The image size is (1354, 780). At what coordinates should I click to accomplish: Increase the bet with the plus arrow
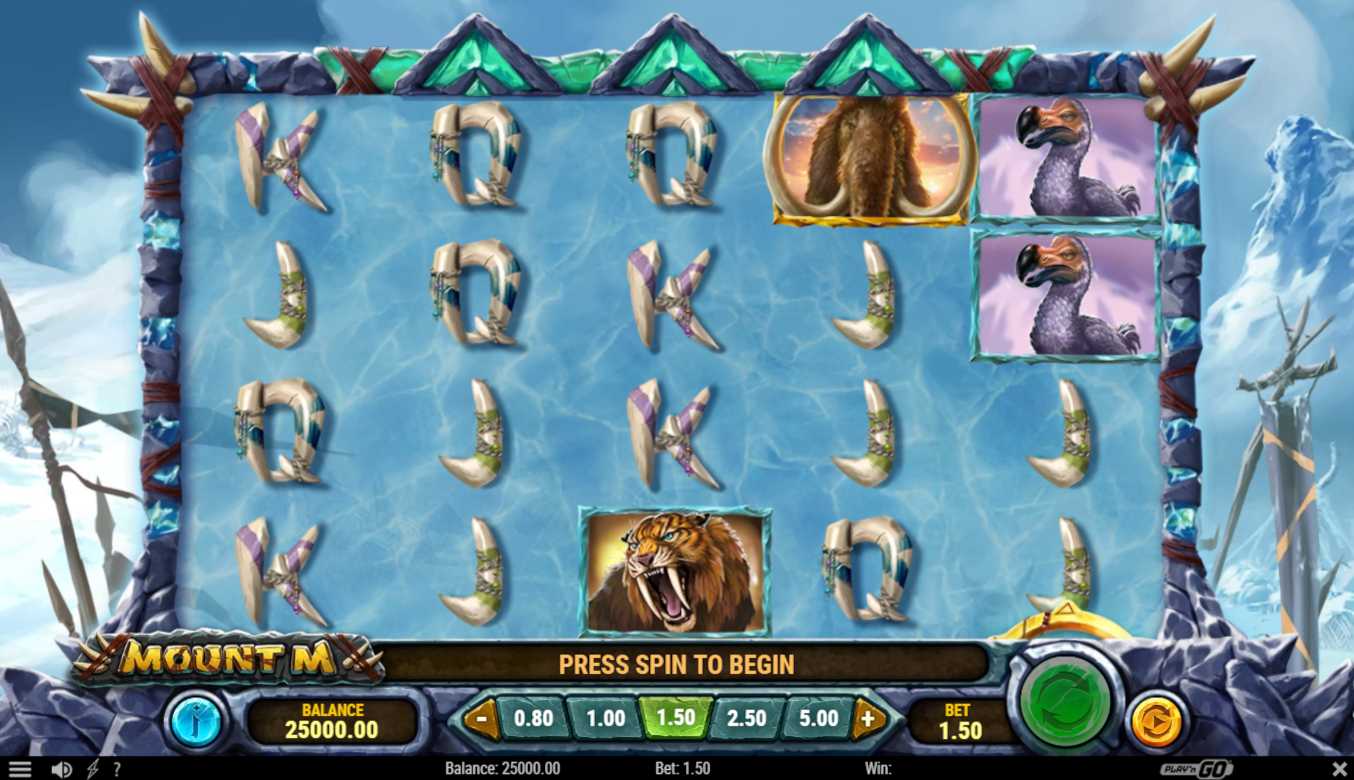[867, 718]
